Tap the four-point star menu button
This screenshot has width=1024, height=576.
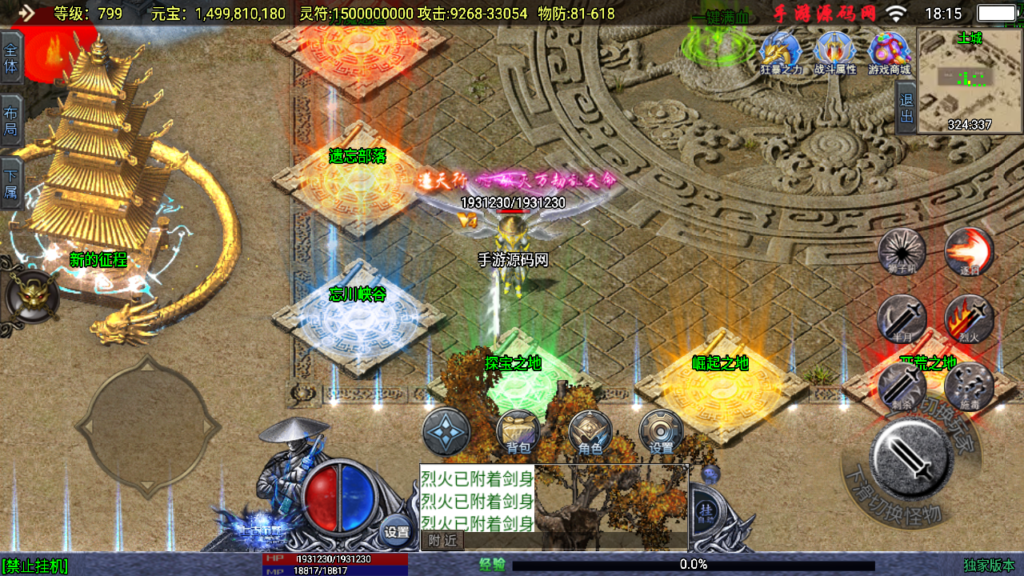(x=446, y=433)
